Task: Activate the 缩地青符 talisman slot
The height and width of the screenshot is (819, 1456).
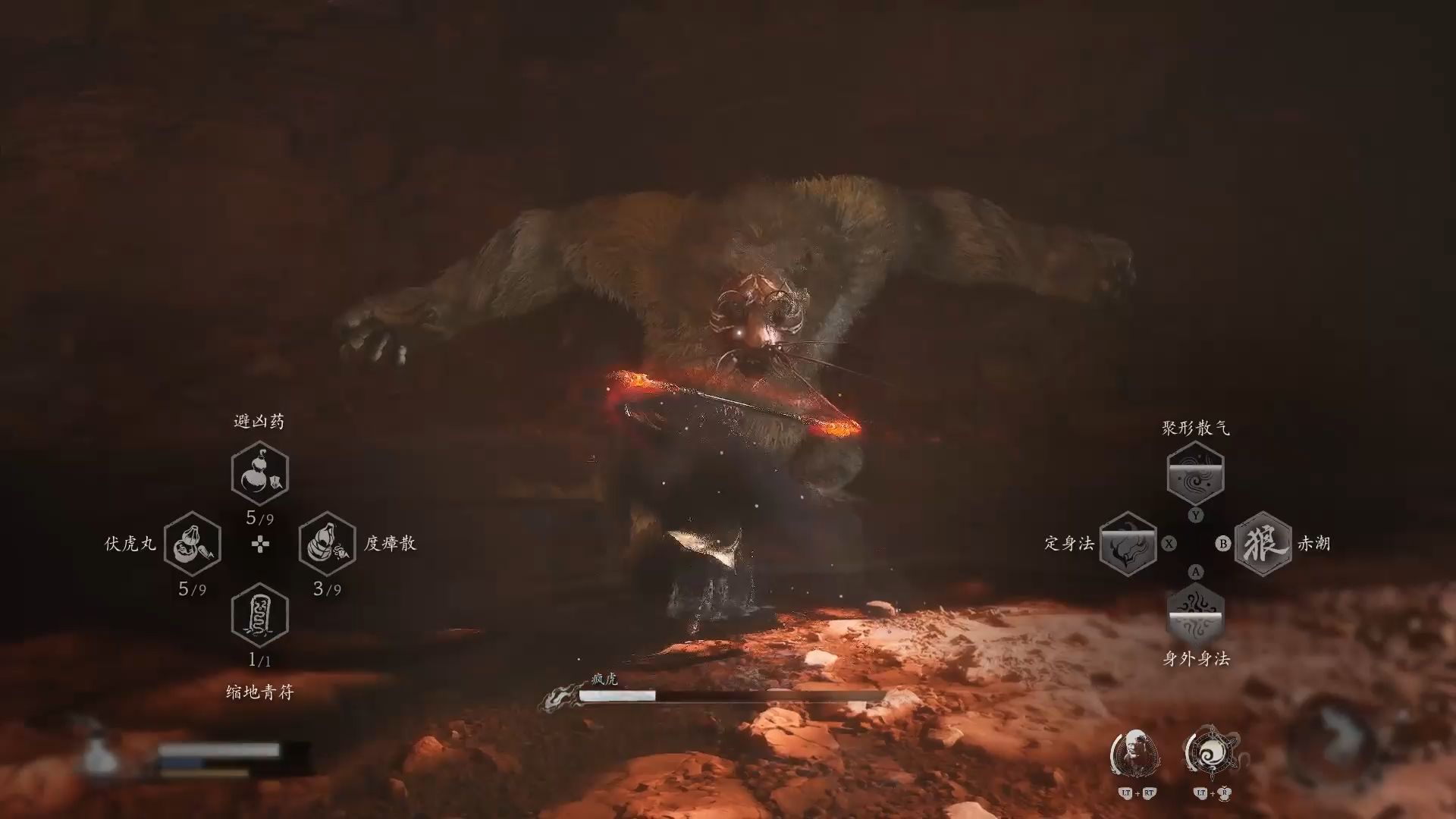Action: (259, 614)
